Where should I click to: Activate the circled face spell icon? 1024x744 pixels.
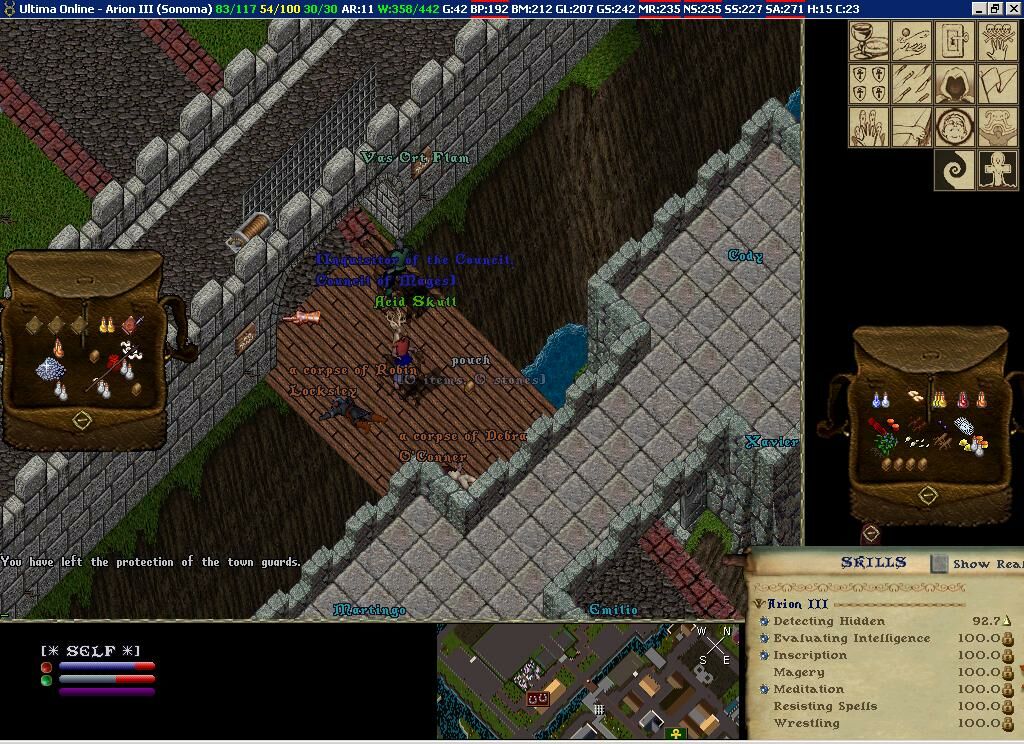955,127
